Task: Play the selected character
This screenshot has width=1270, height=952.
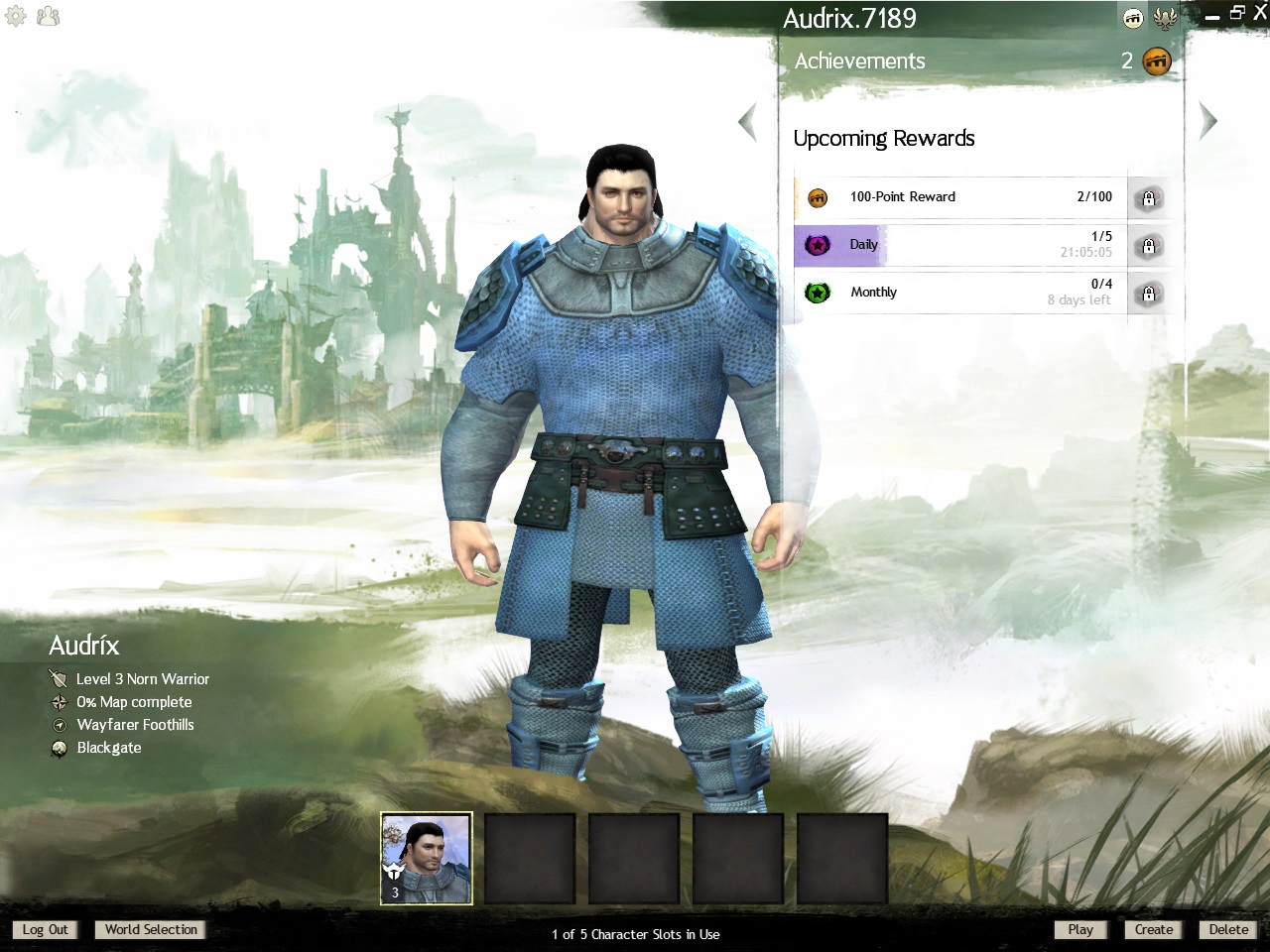Action: (1080, 929)
